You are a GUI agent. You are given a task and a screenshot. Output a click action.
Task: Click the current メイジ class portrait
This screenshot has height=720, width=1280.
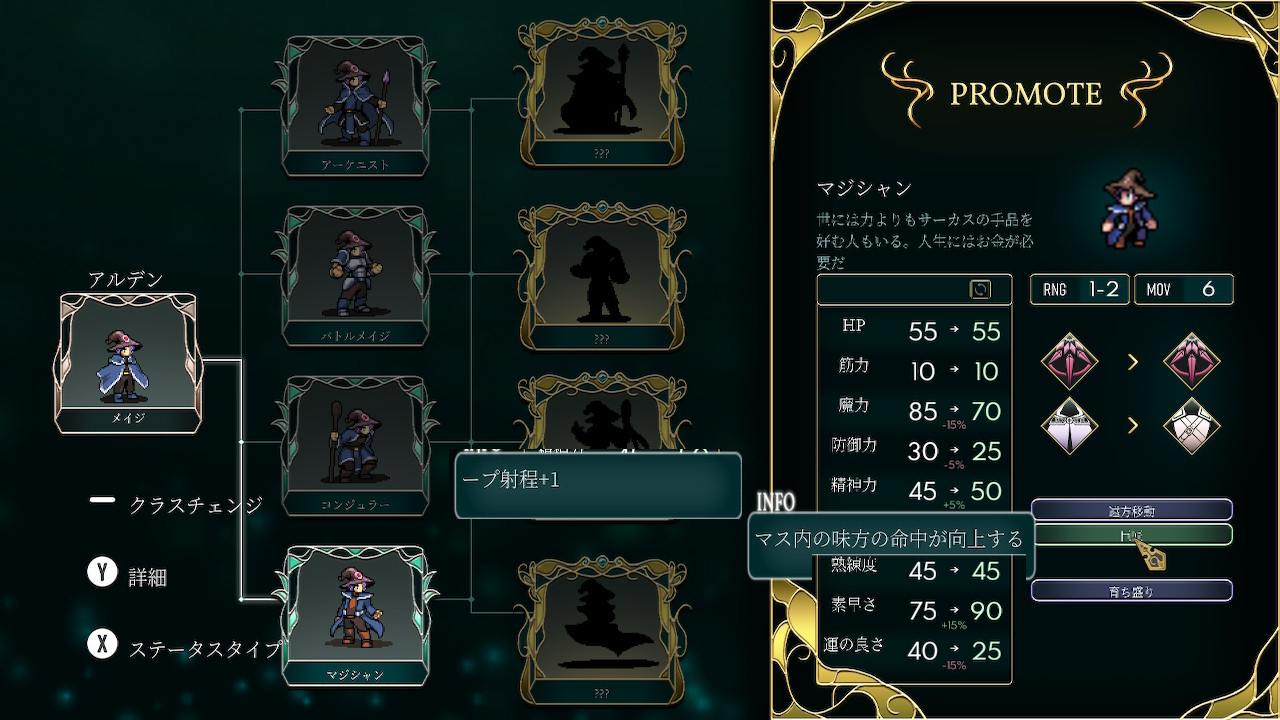(x=129, y=363)
